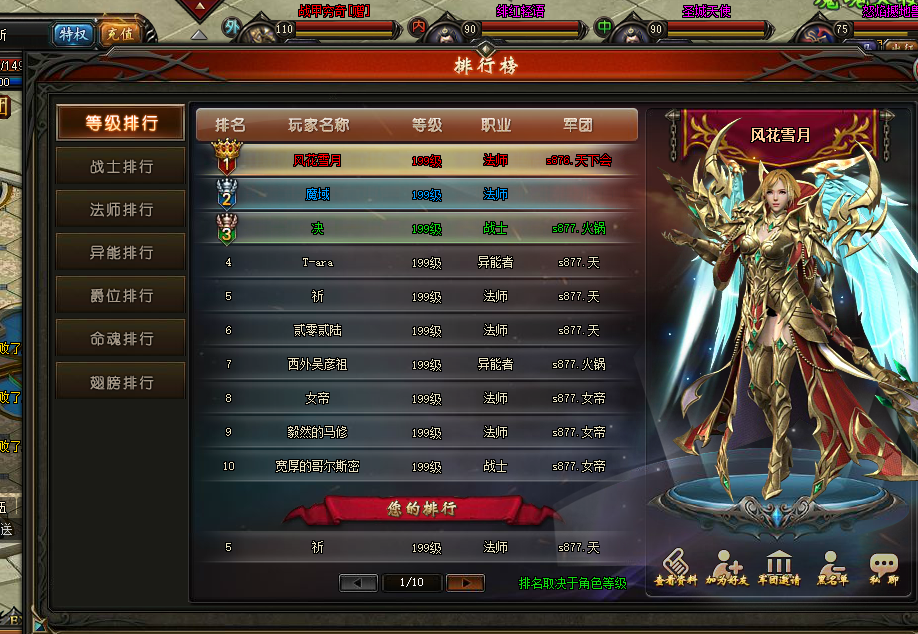The height and width of the screenshot is (634, 918).
Task: Switch to the 战士排行 warrior ranking
Action: [121, 167]
